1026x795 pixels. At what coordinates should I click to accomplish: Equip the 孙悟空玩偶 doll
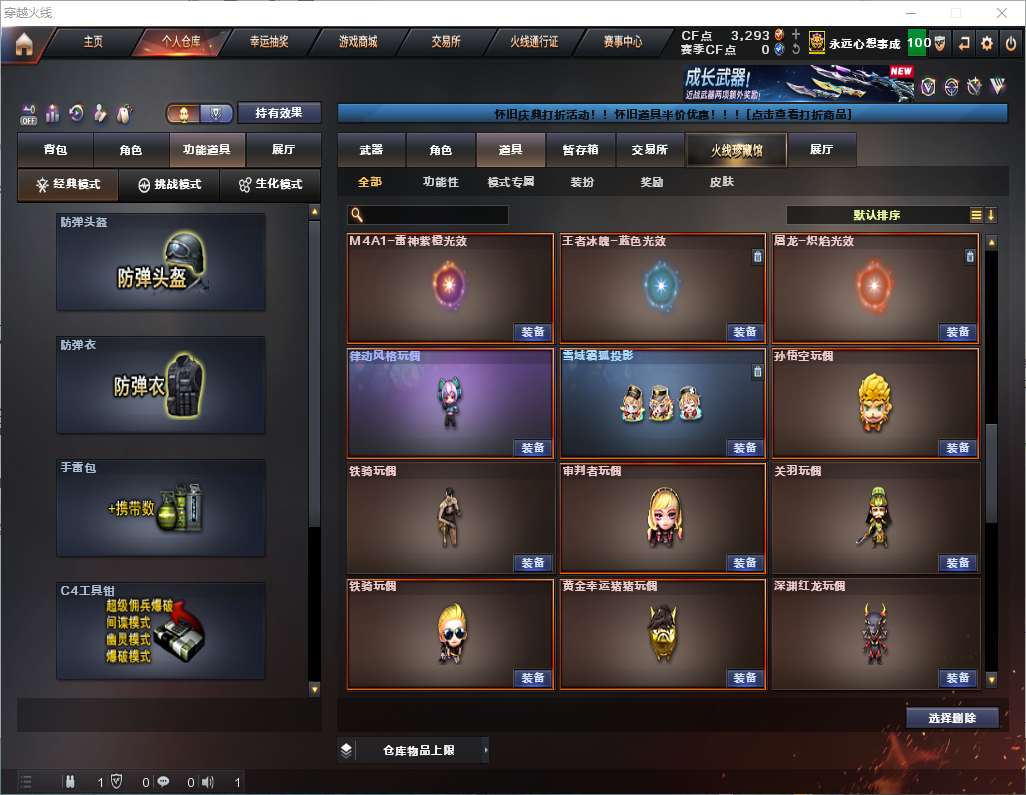pyautogui.click(x=956, y=447)
